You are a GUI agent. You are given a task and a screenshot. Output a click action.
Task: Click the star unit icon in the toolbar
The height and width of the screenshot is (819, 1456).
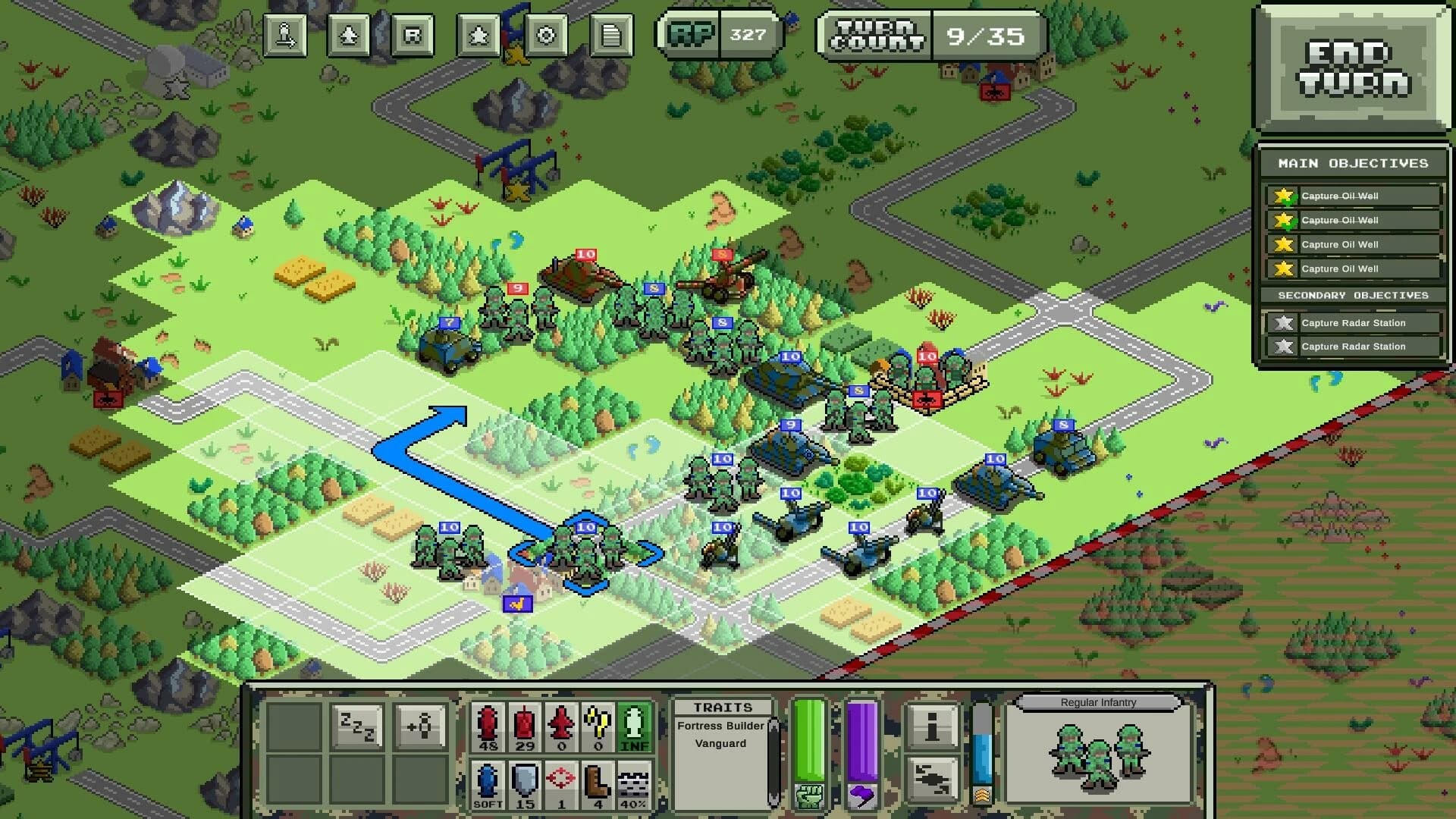[x=479, y=34]
